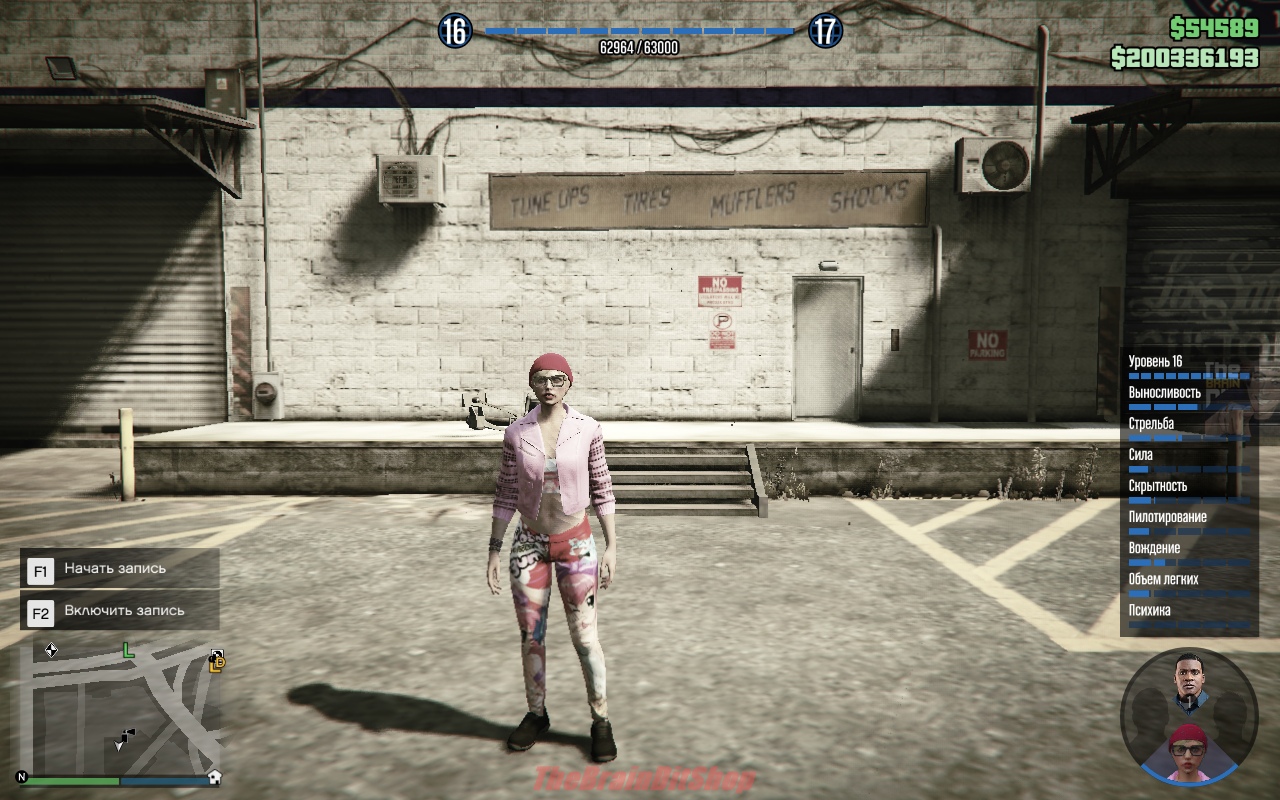Switch to Franklin in the character wheel

tap(1189, 681)
